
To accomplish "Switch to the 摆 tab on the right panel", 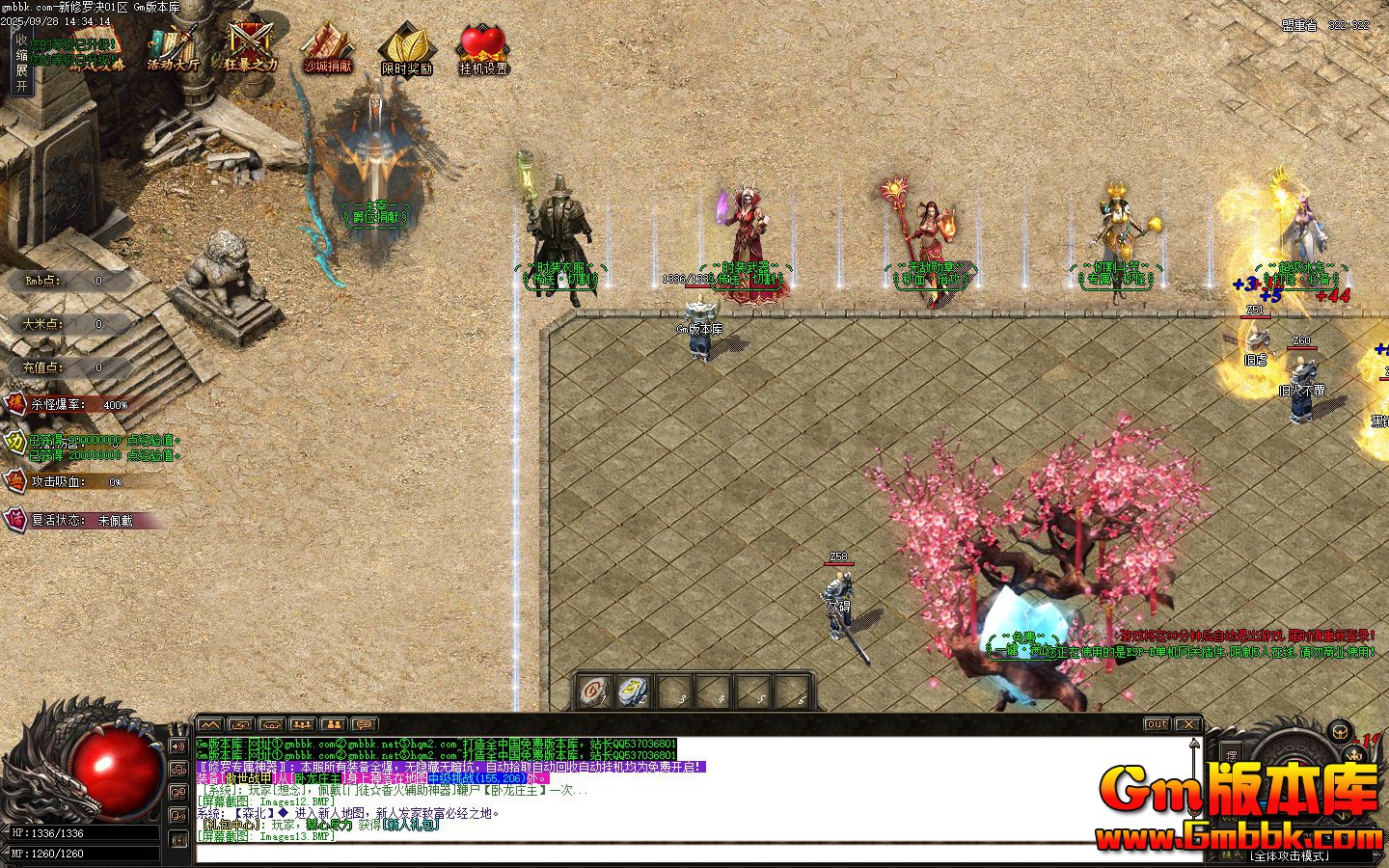I will 1232,753.
